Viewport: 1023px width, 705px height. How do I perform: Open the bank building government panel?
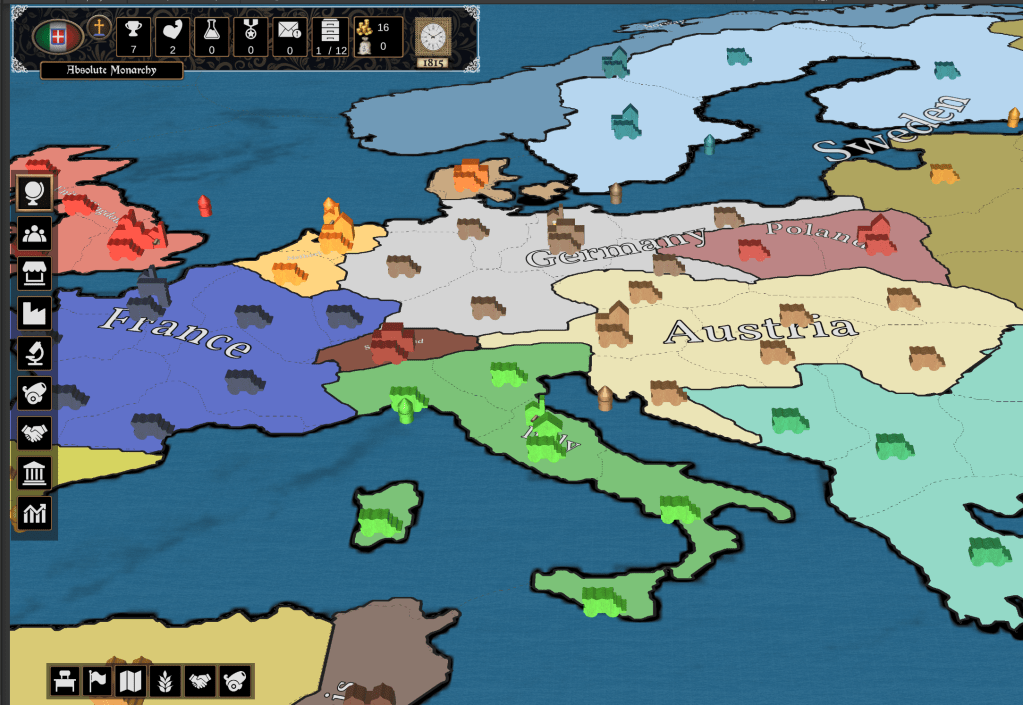(35, 473)
